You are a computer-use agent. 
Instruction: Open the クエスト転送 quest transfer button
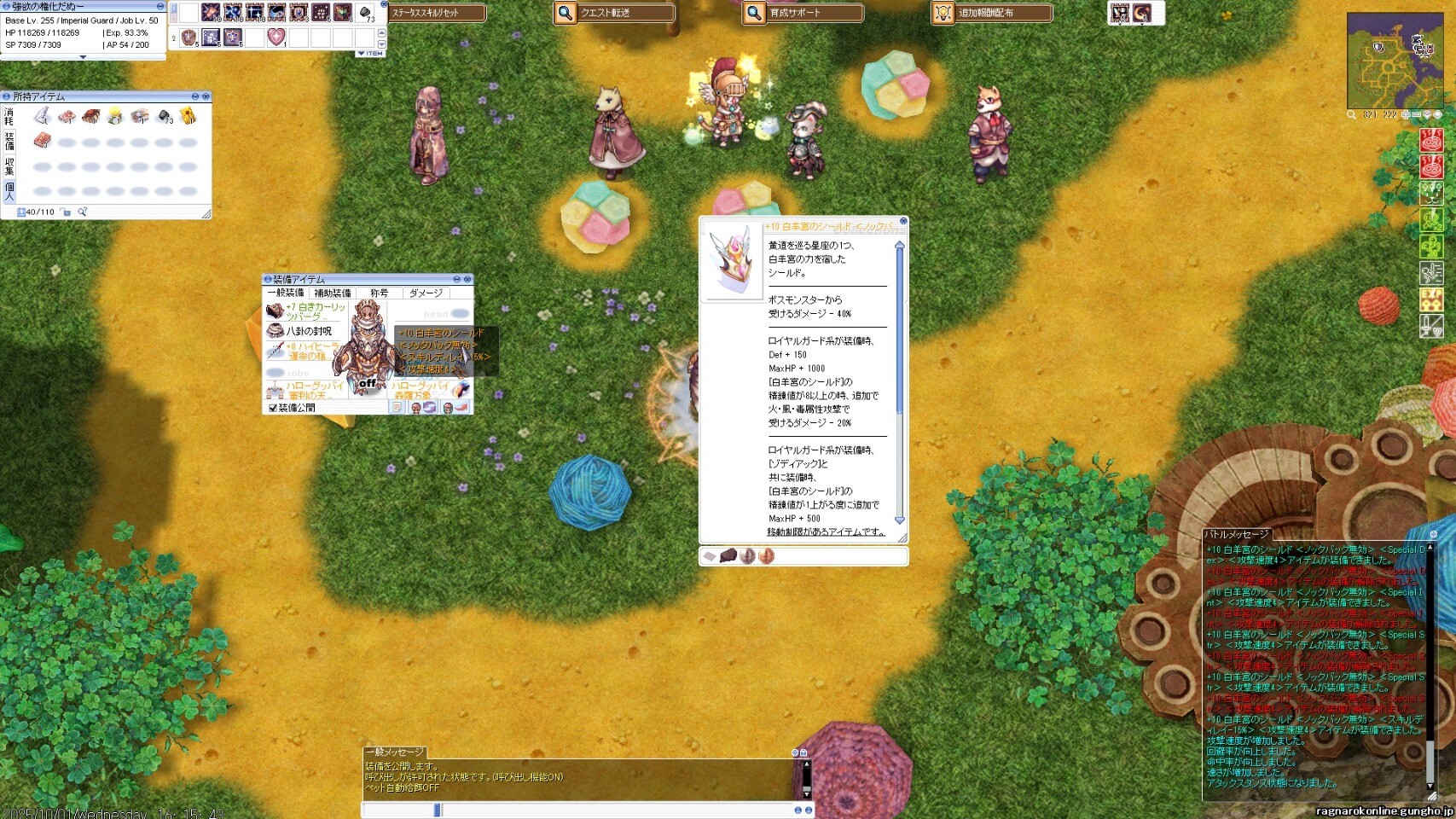[x=613, y=13]
